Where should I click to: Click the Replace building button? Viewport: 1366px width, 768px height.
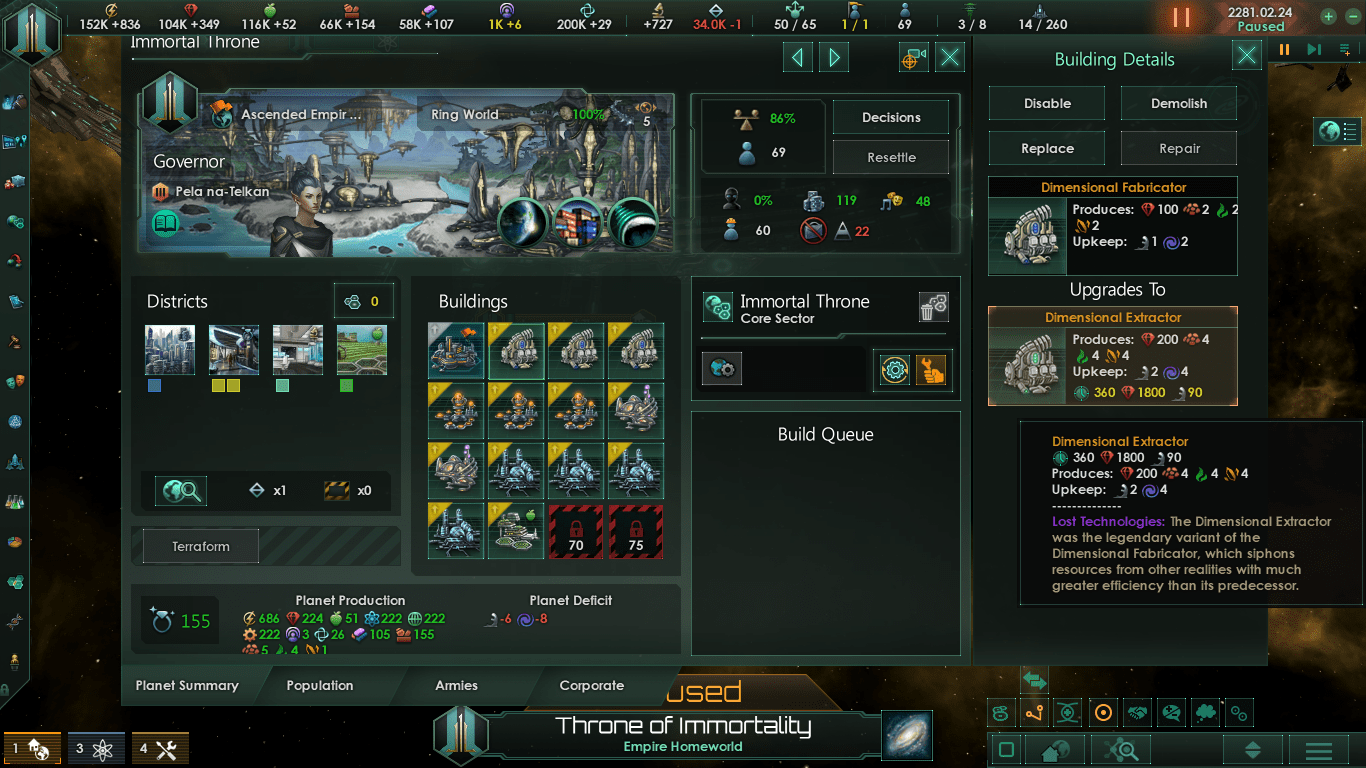pos(1047,148)
